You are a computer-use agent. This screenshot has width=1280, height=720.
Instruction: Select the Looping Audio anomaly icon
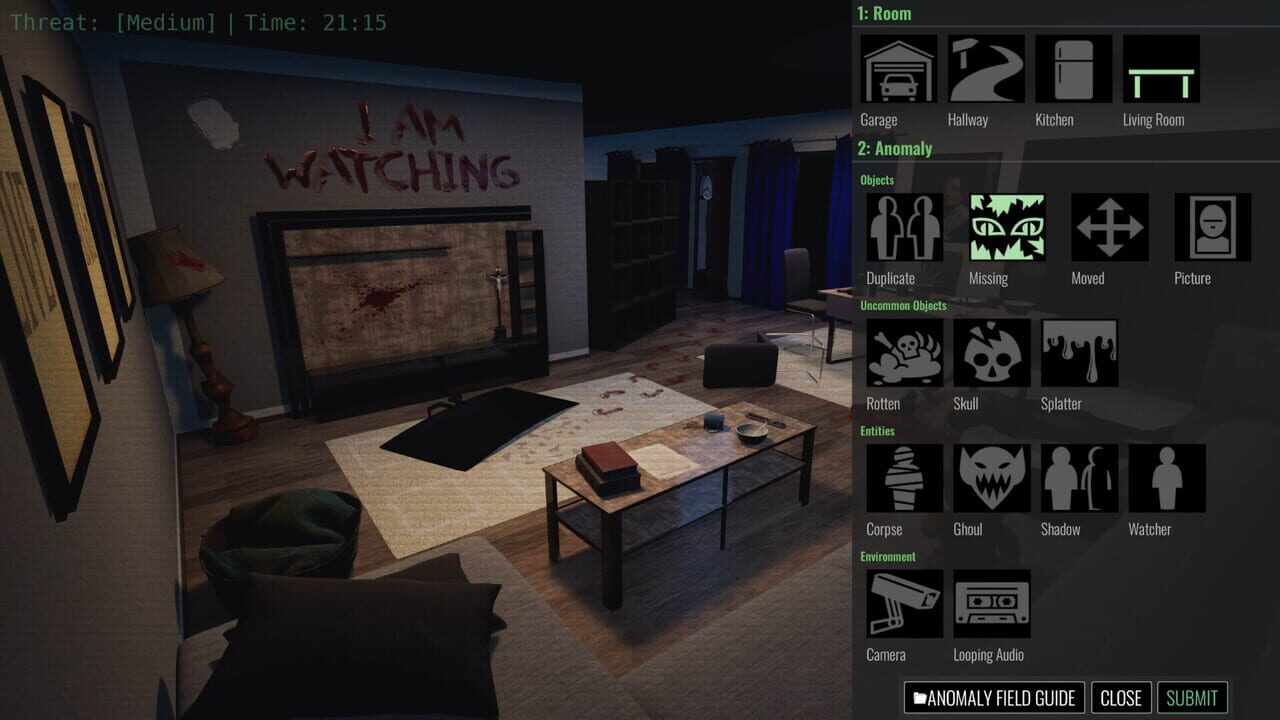(x=991, y=604)
